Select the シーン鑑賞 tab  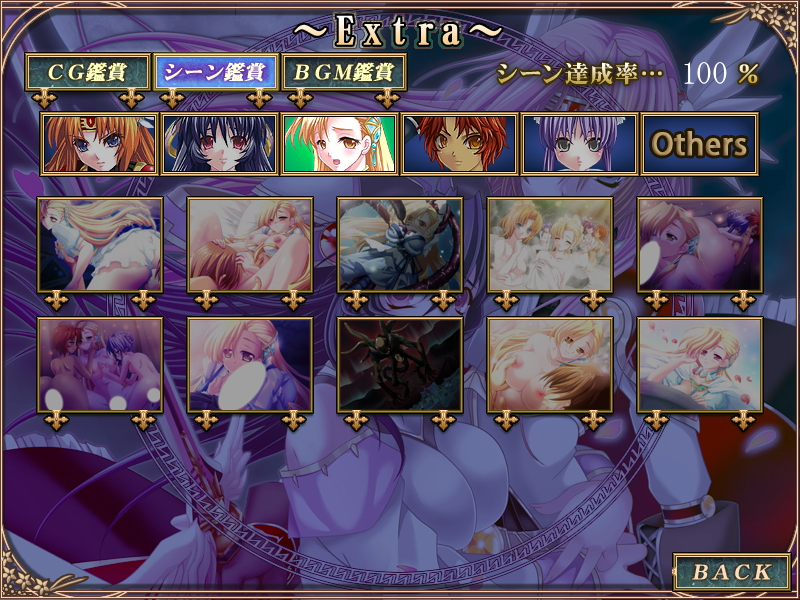(x=214, y=72)
